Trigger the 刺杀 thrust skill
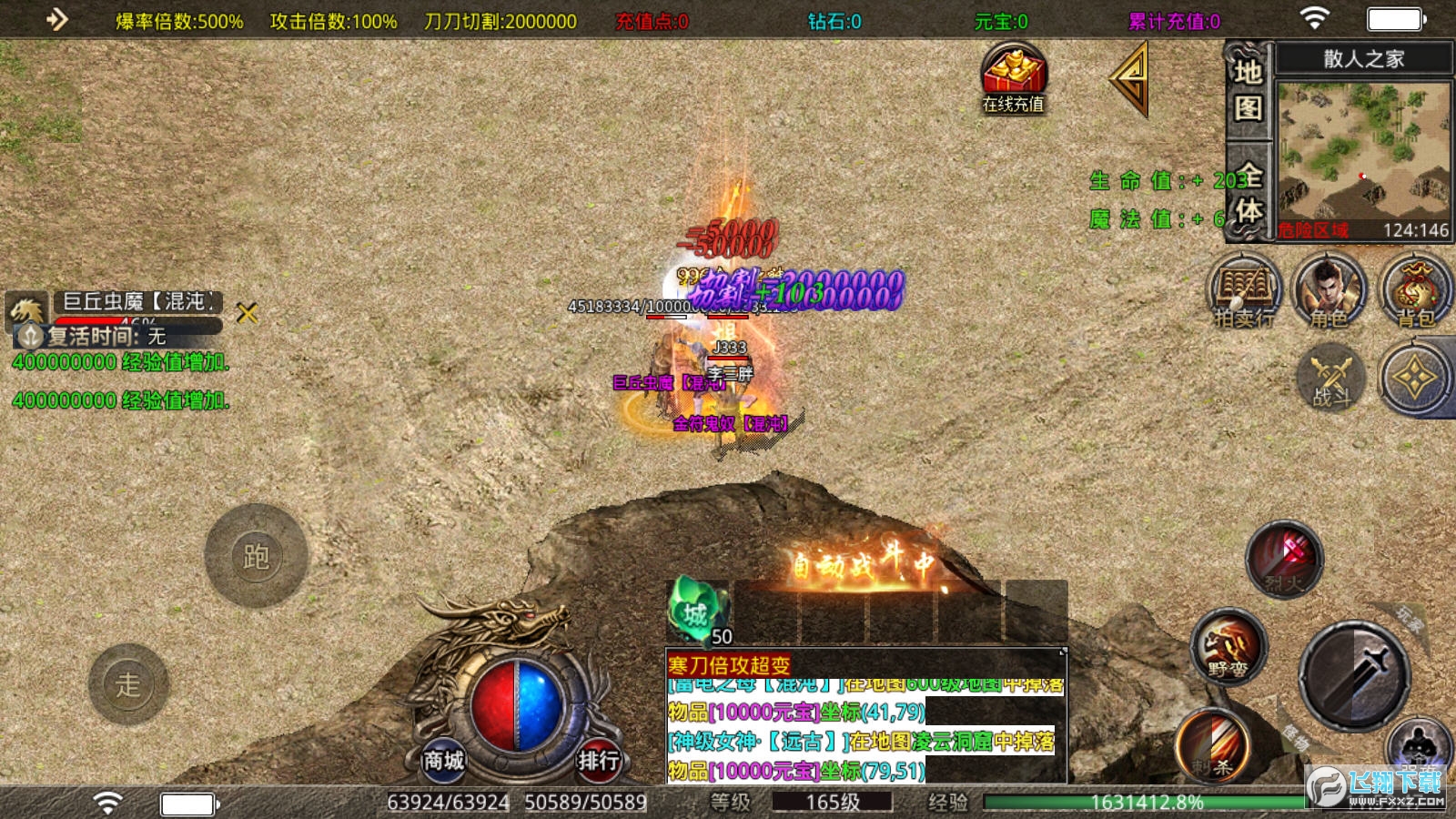The image size is (1456, 819). tap(1213, 746)
